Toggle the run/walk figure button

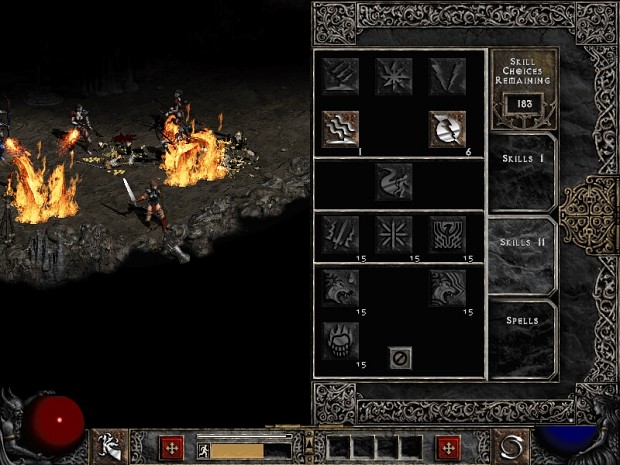(x=200, y=450)
